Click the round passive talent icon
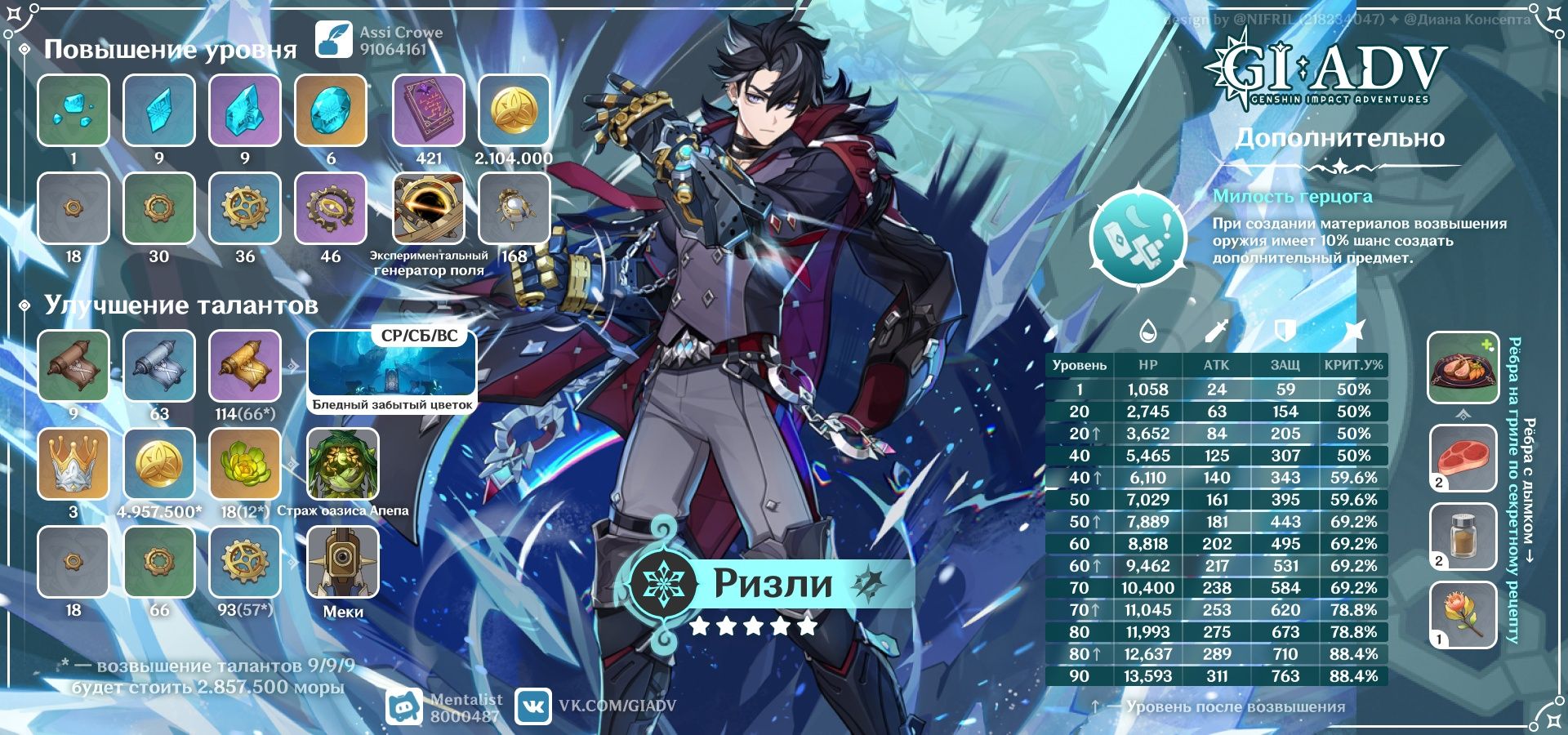This screenshot has width=1568, height=735. (1138, 237)
